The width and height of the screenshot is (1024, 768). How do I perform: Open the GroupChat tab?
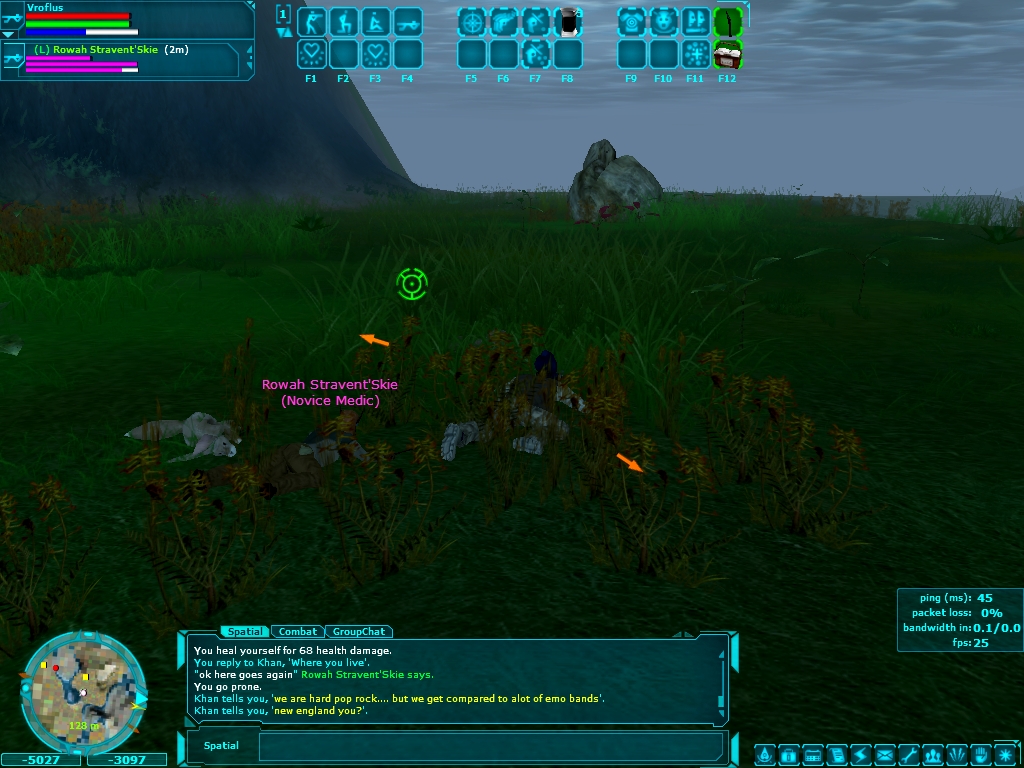pos(359,632)
